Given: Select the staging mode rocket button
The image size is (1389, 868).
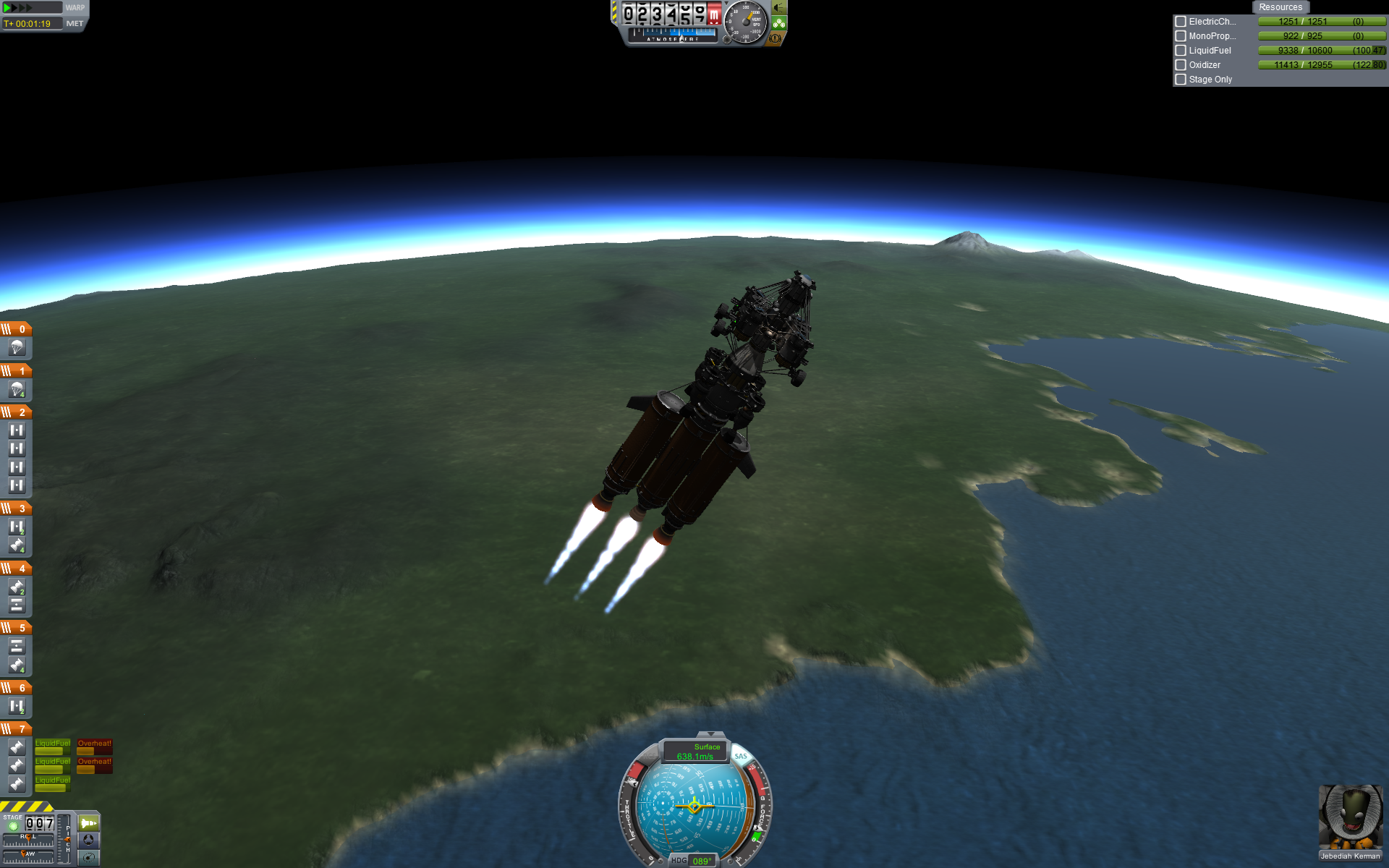Looking at the screenshot, I should [x=88, y=823].
